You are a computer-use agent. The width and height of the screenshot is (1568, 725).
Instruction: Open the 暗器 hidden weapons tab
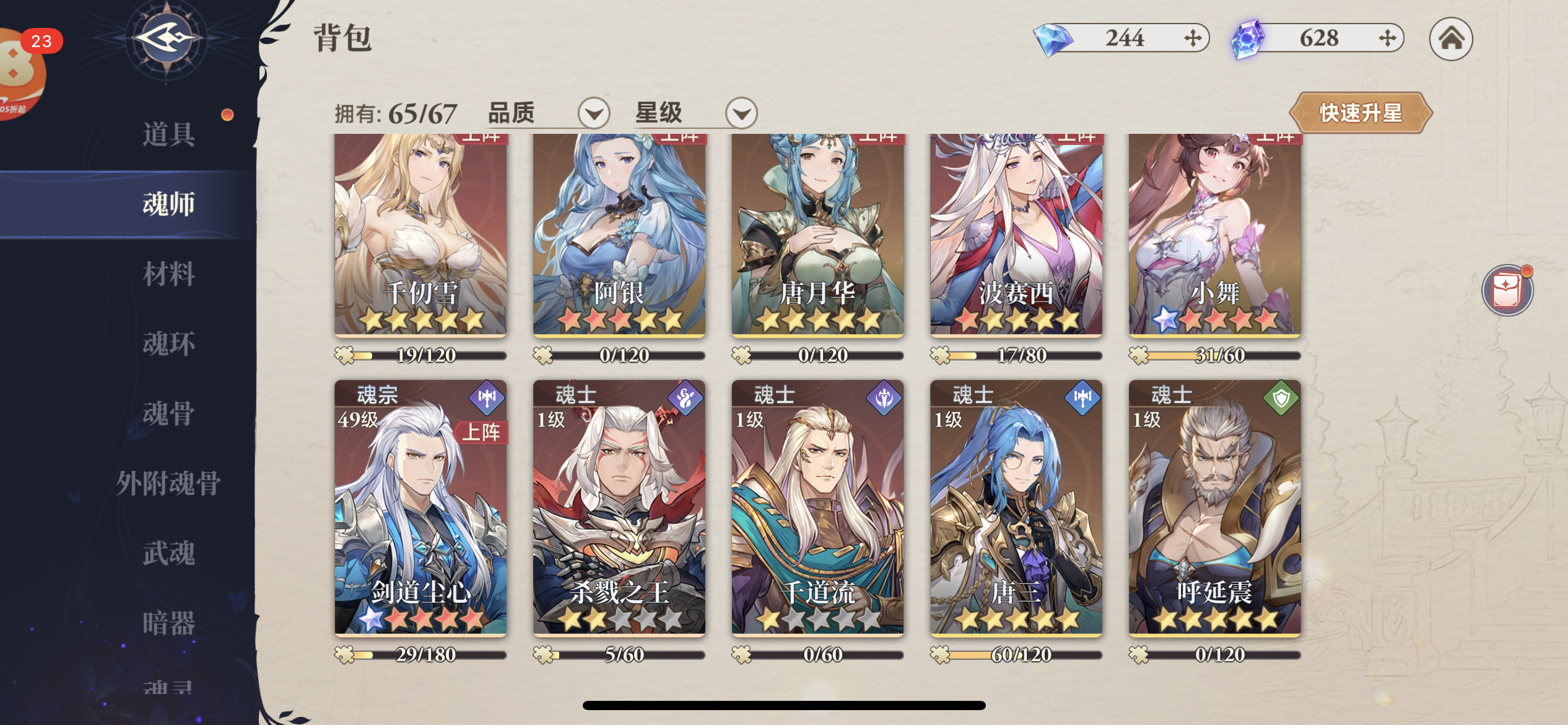tap(168, 623)
